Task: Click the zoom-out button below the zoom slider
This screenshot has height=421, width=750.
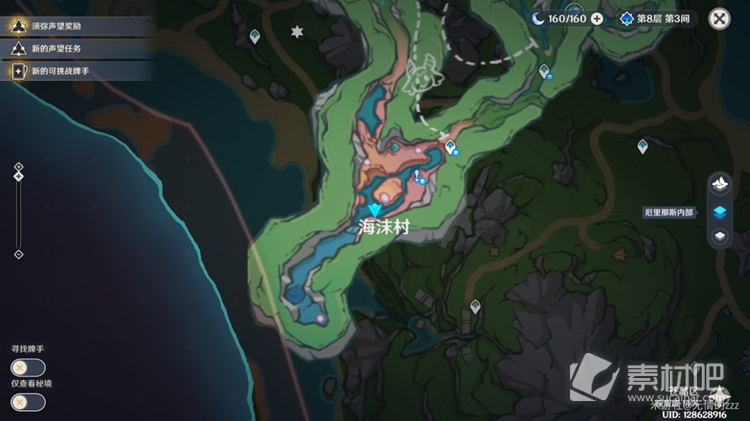Action: tap(18, 254)
